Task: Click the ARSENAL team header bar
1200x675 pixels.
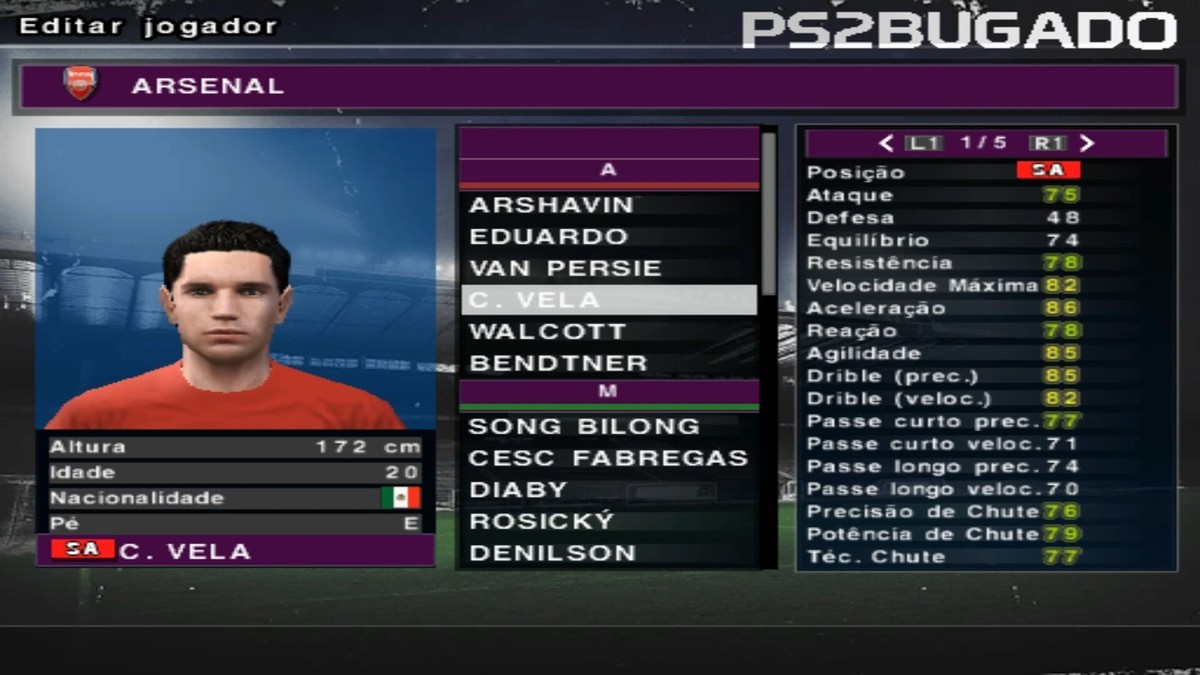Action: tap(600, 86)
